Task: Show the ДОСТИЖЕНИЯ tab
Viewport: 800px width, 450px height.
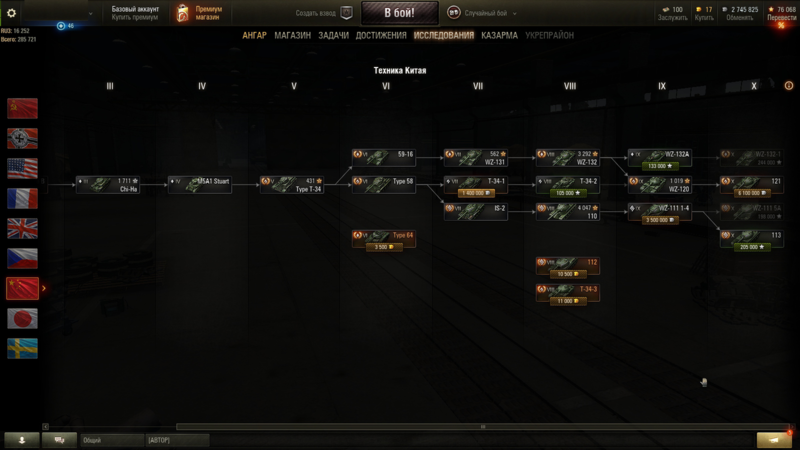Action: [x=381, y=36]
